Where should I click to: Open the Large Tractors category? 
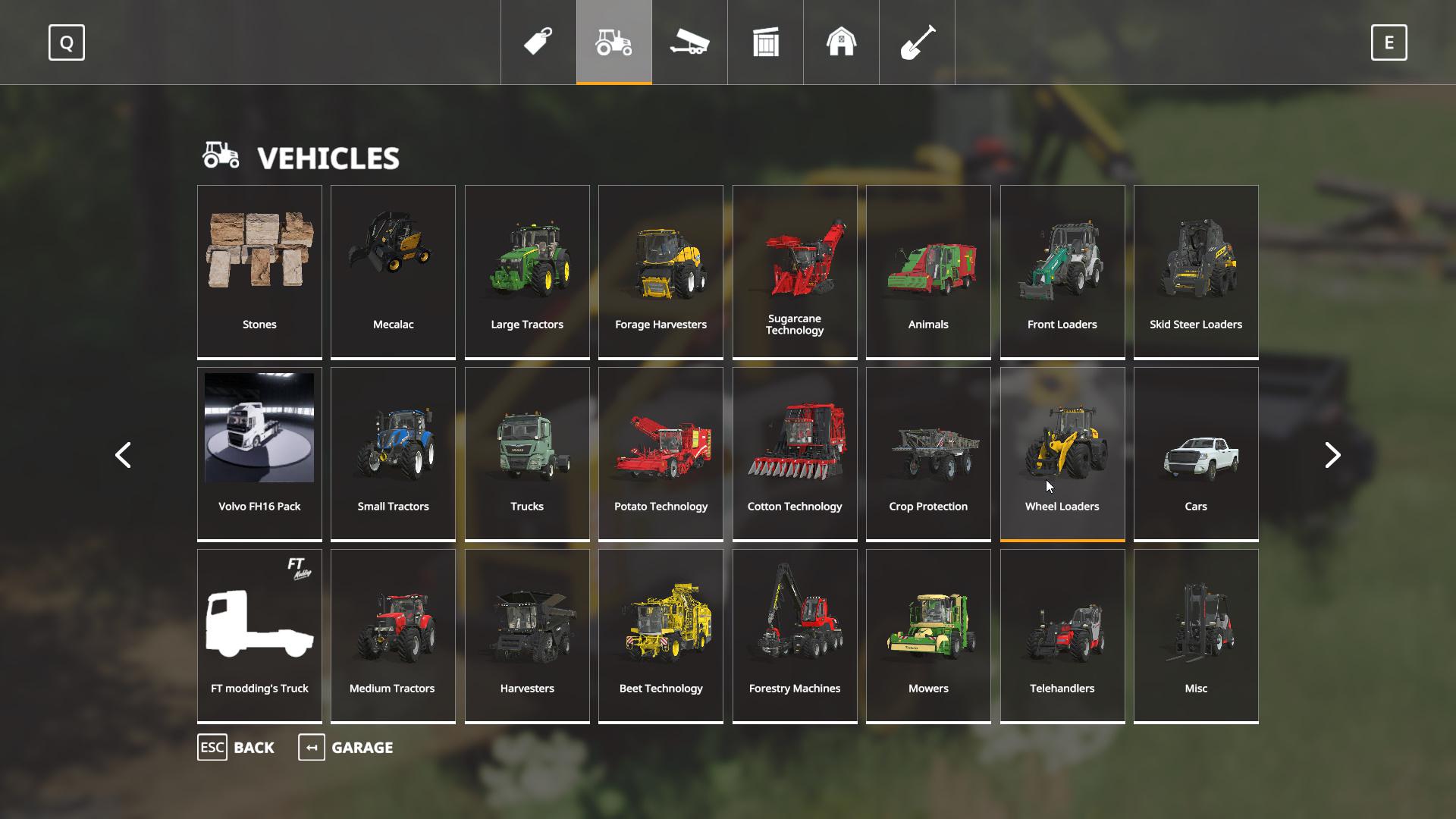[527, 271]
